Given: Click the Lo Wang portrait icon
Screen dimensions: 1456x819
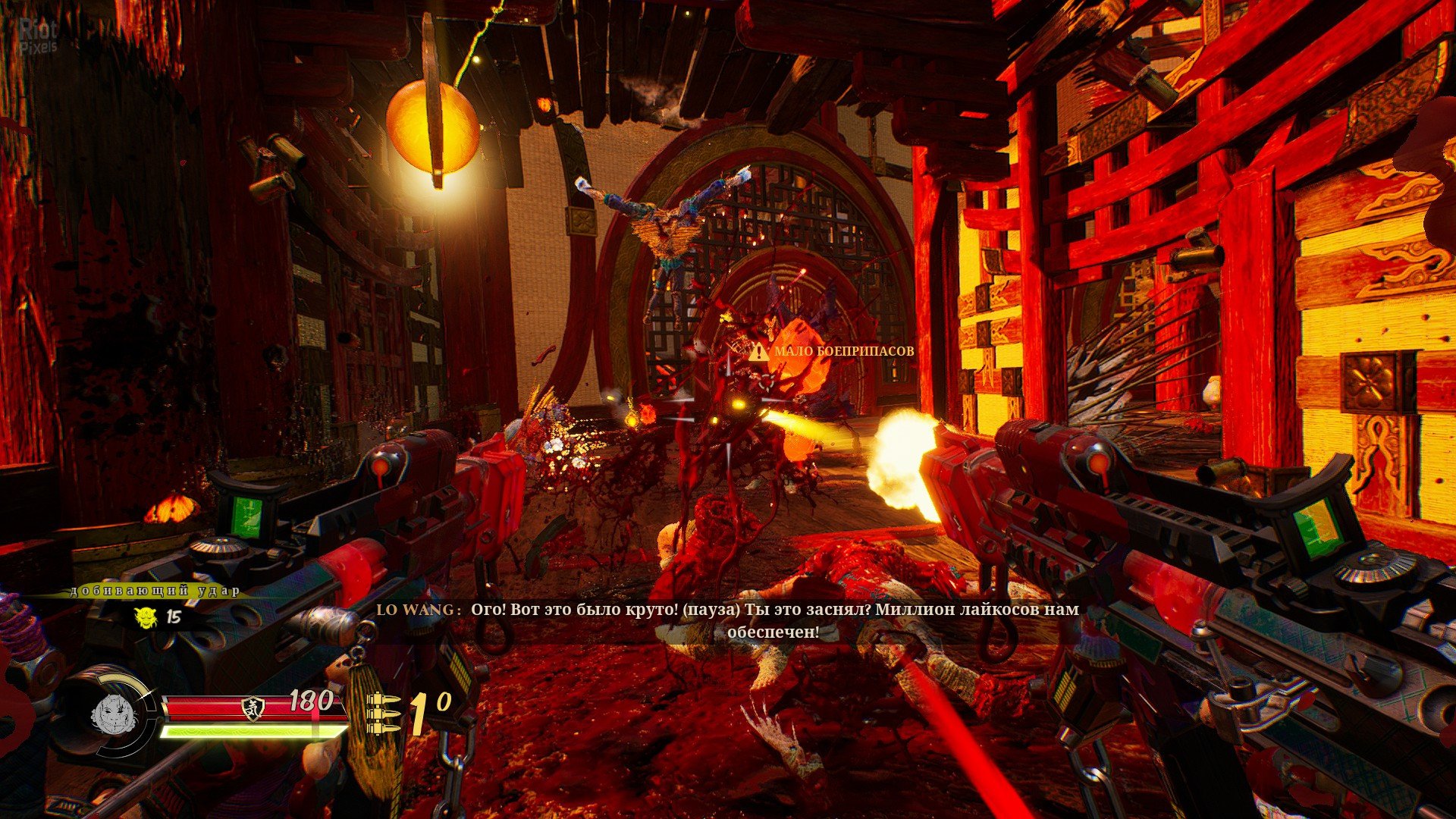Looking at the screenshot, I should pos(113,714).
